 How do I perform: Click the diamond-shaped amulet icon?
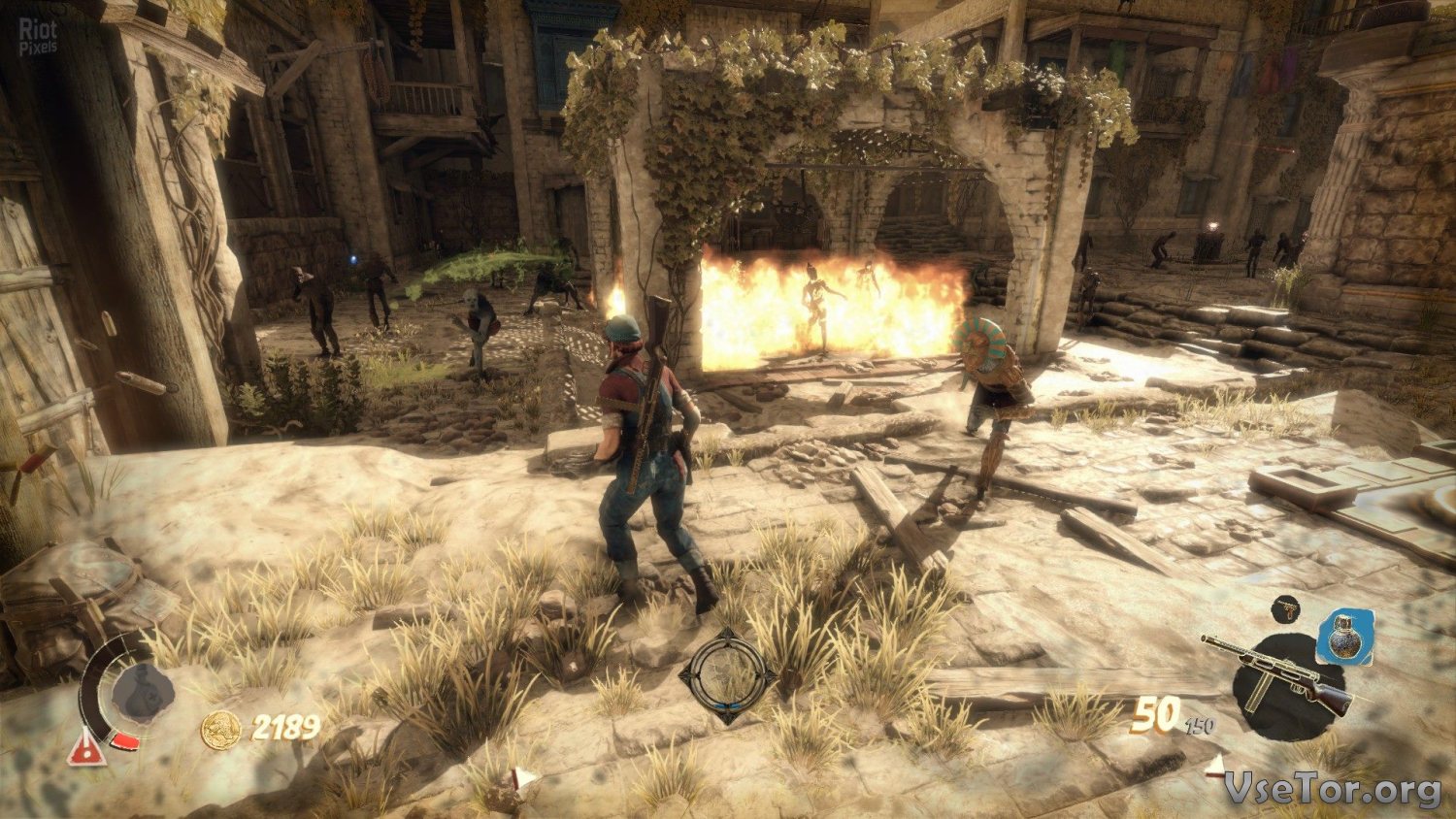727,676
